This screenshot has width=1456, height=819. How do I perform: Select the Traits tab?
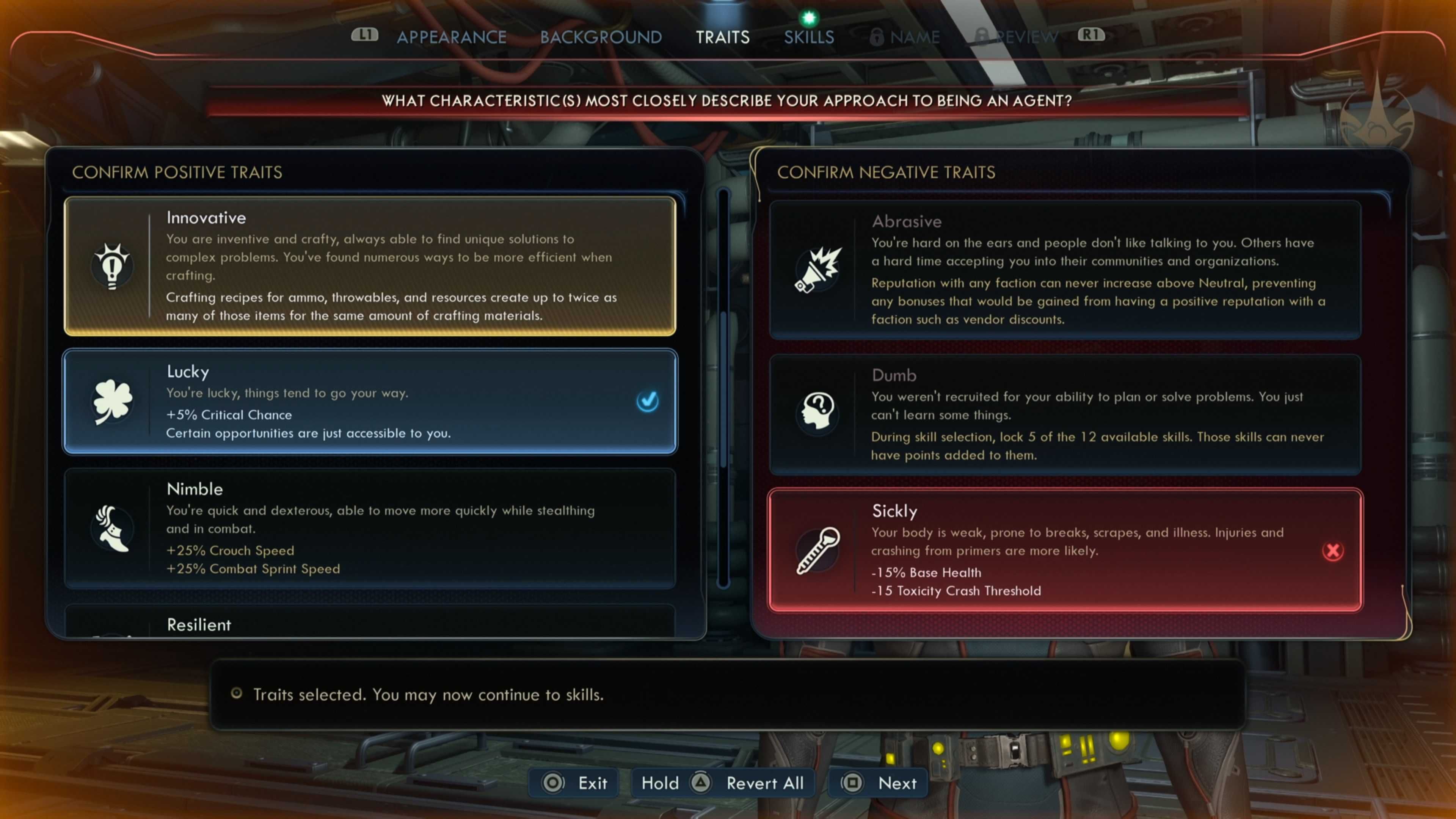point(722,37)
